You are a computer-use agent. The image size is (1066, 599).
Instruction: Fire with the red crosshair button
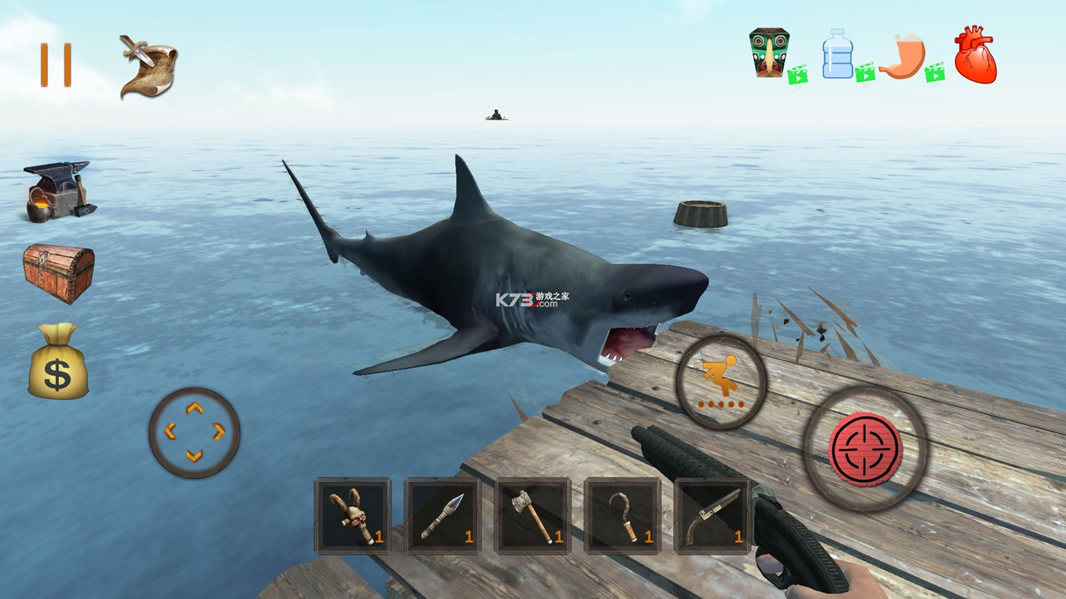pos(866,449)
